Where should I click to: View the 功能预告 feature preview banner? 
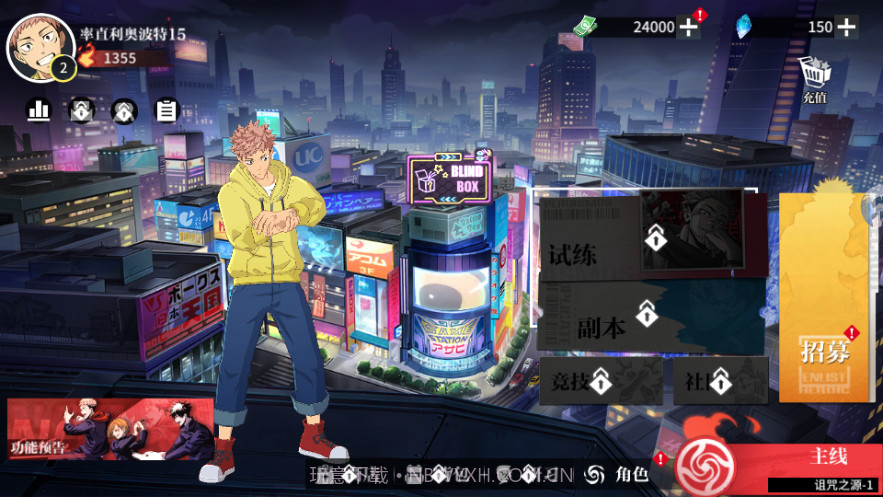pyautogui.click(x=110, y=428)
